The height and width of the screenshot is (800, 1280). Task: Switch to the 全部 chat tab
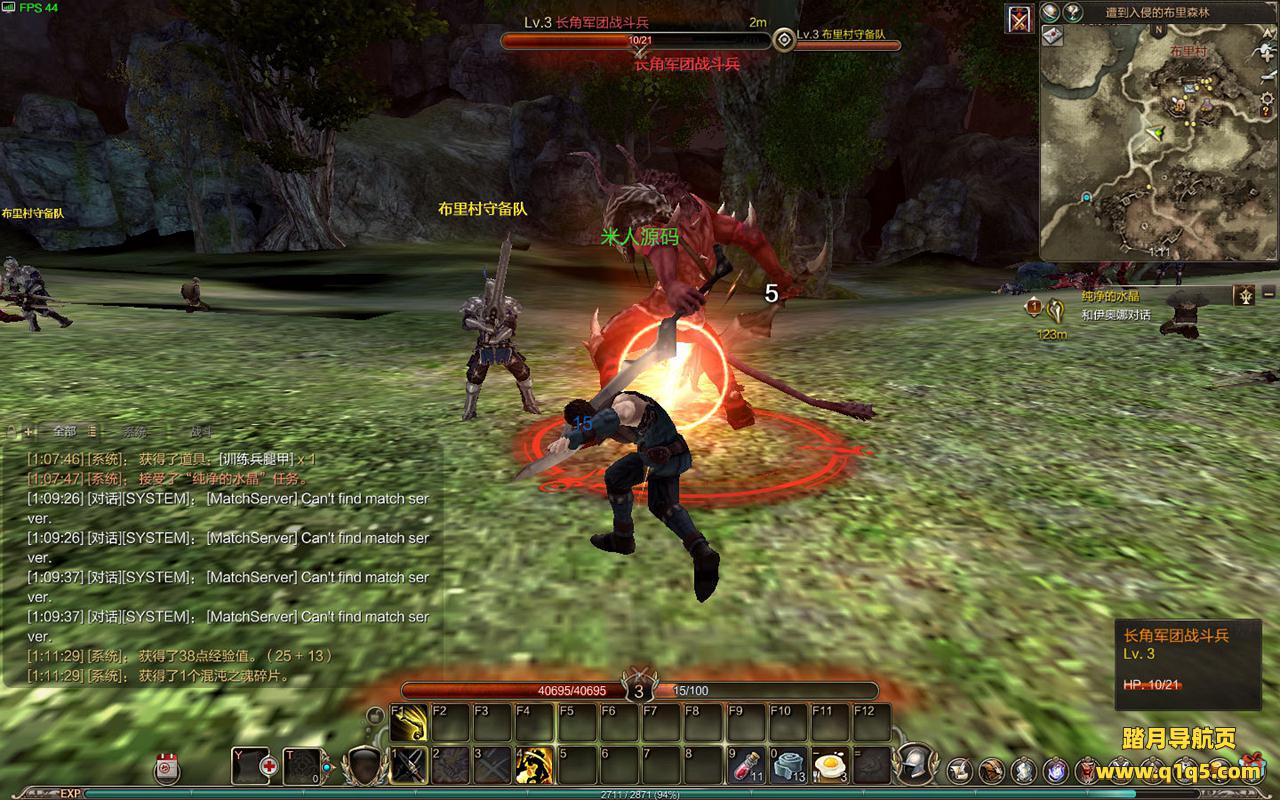pyautogui.click(x=64, y=431)
